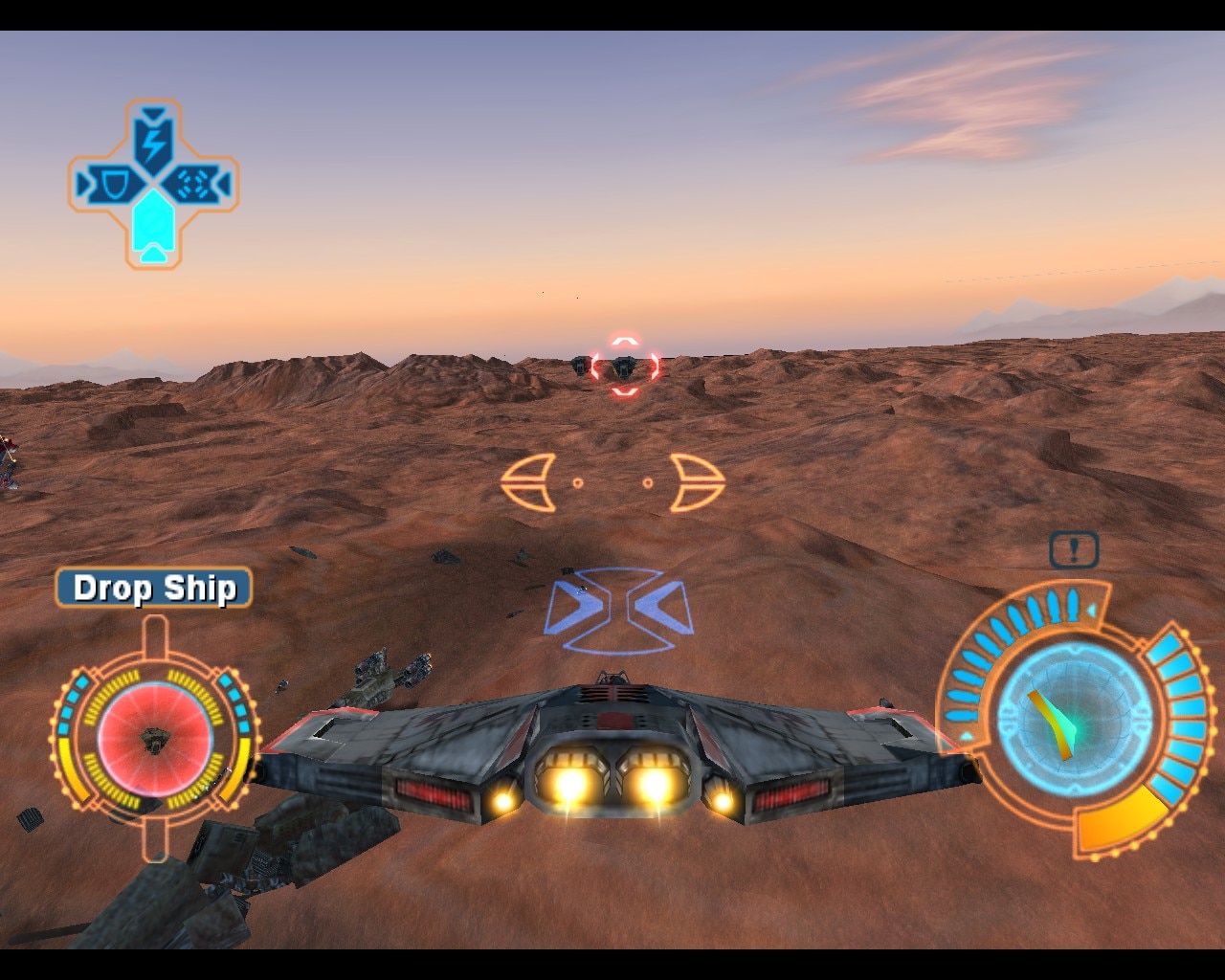Click the Drop Ship name label
Screen dimensions: 1225x980
coord(153,590)
